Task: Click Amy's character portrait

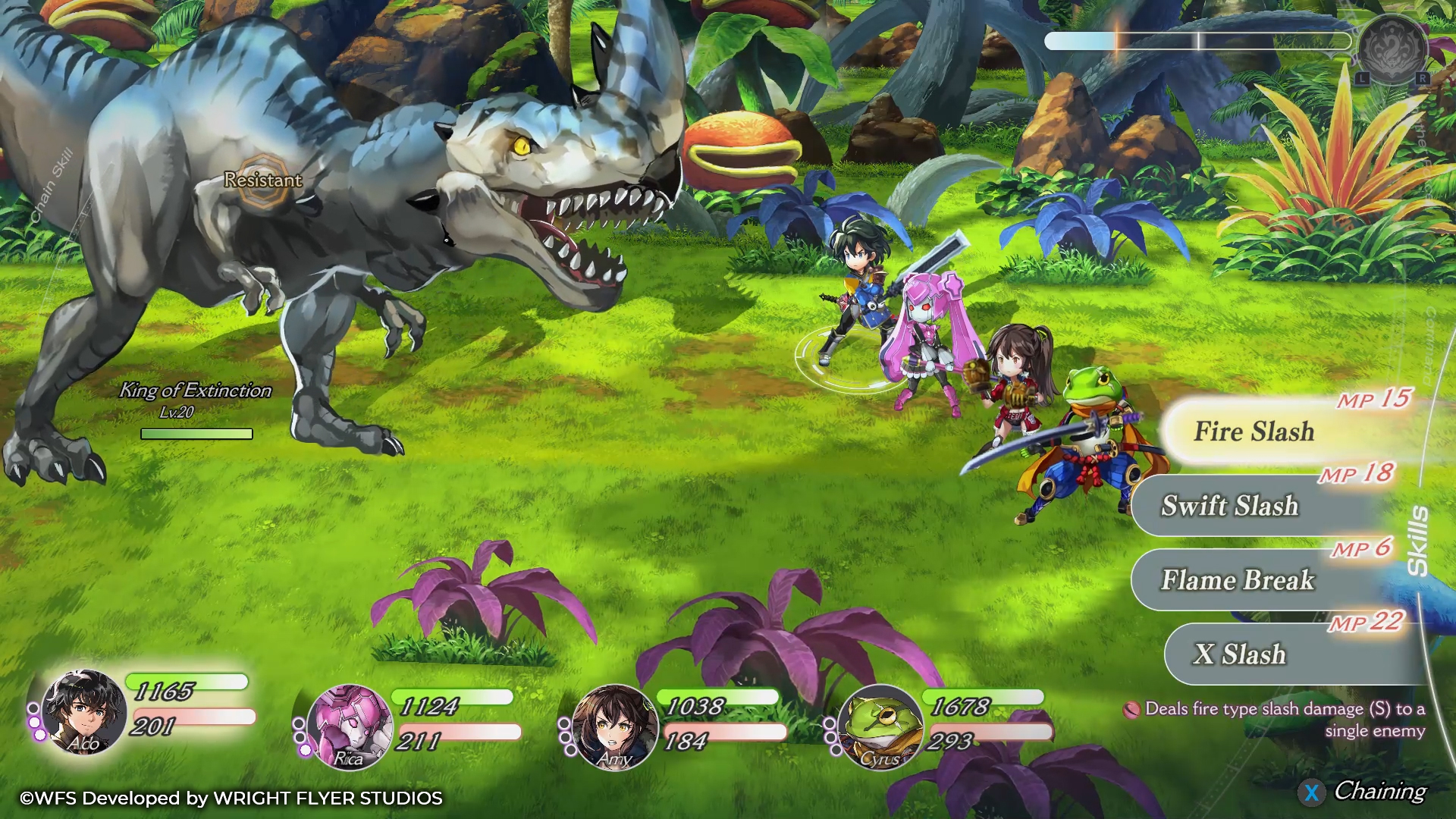Action: tap(614, 726)
